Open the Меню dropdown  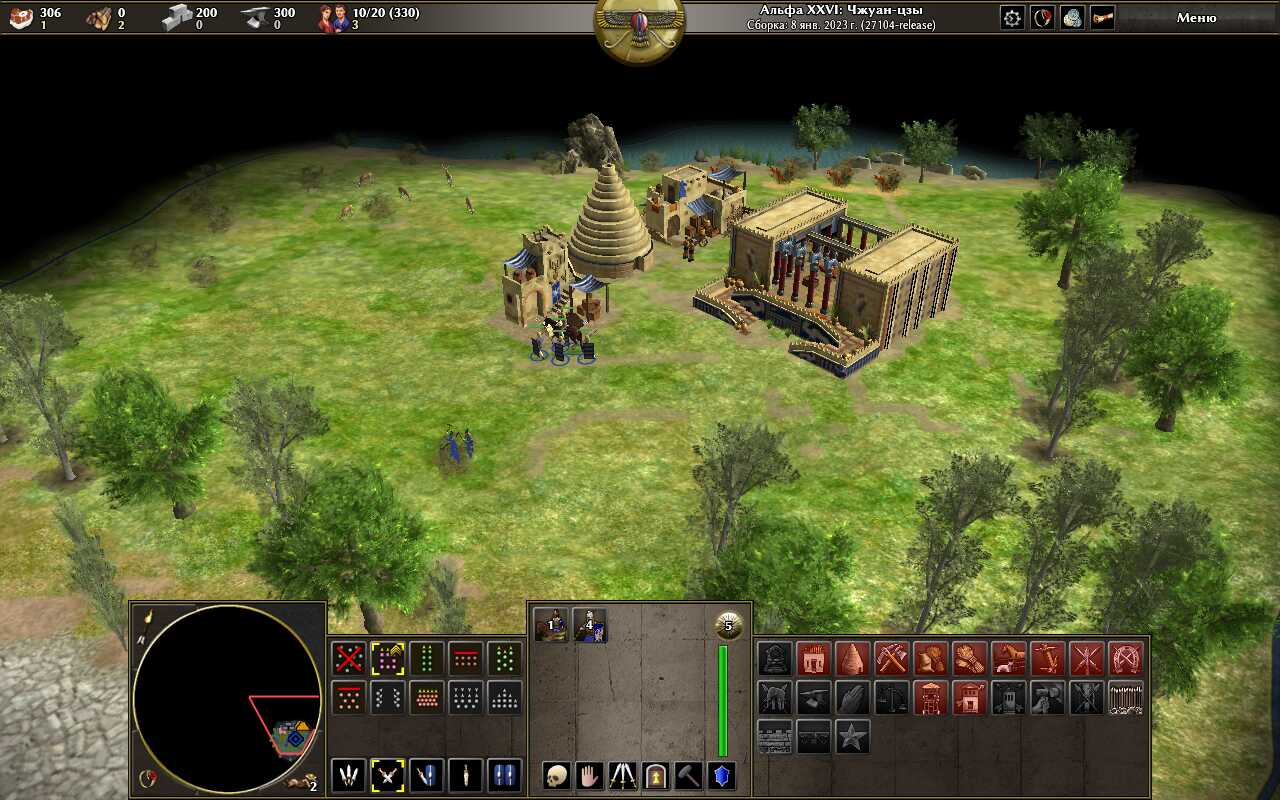[x=1196, y=17]
